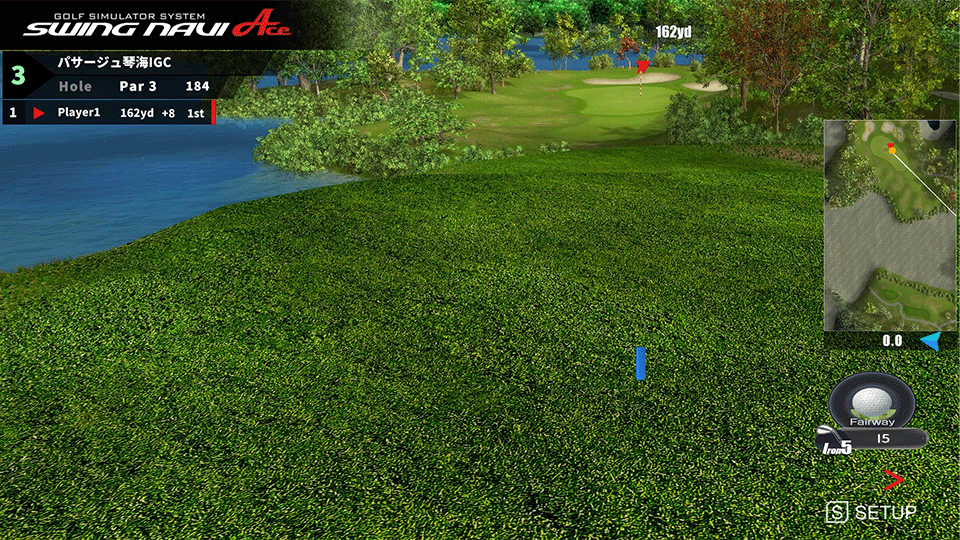This screenshot has height=540, width=960.
Task: Click the blue wind direction arrow
Action: tap(930, 341)
